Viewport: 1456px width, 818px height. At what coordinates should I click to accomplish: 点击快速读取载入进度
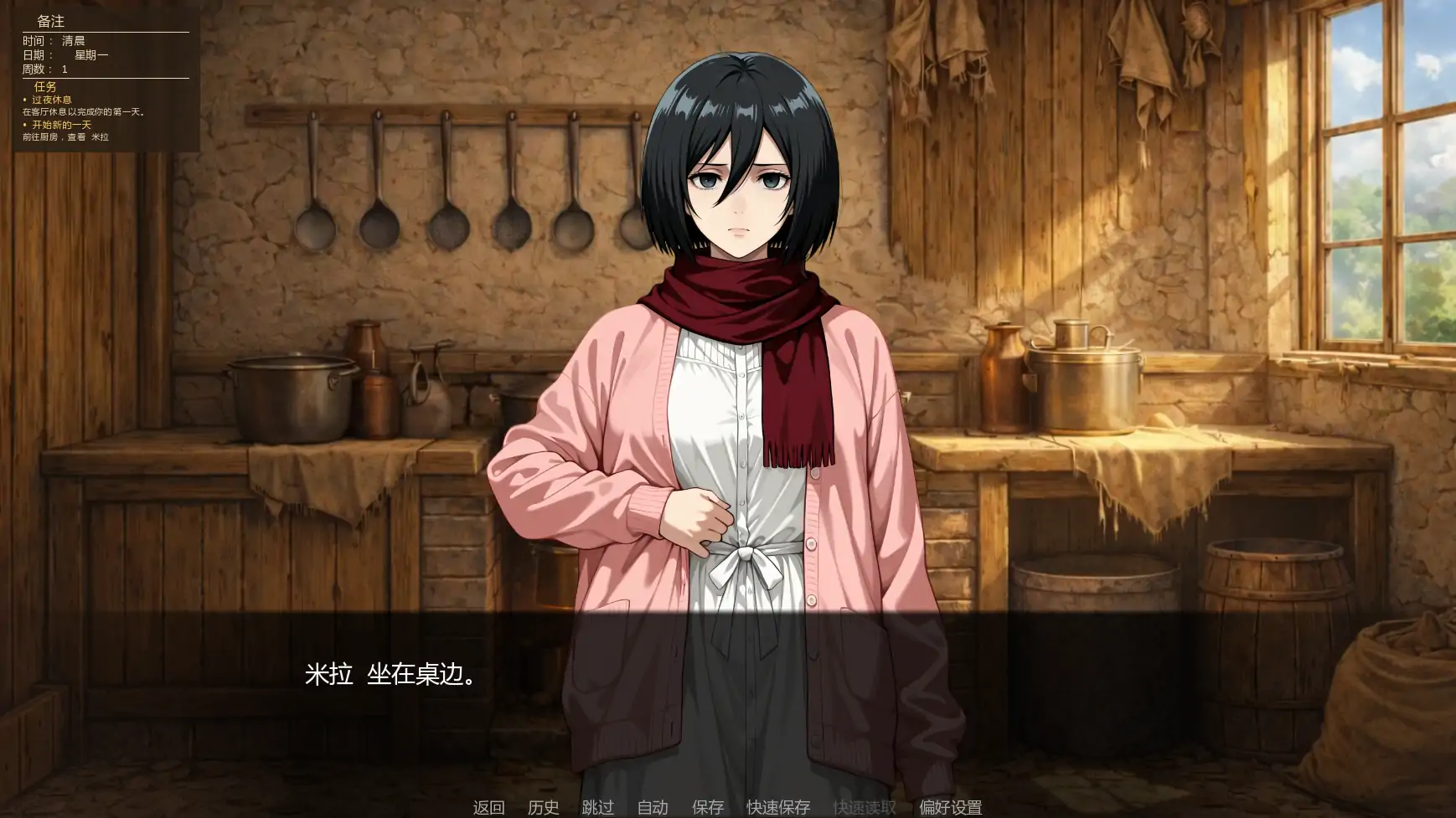click(x=864, y=807)
